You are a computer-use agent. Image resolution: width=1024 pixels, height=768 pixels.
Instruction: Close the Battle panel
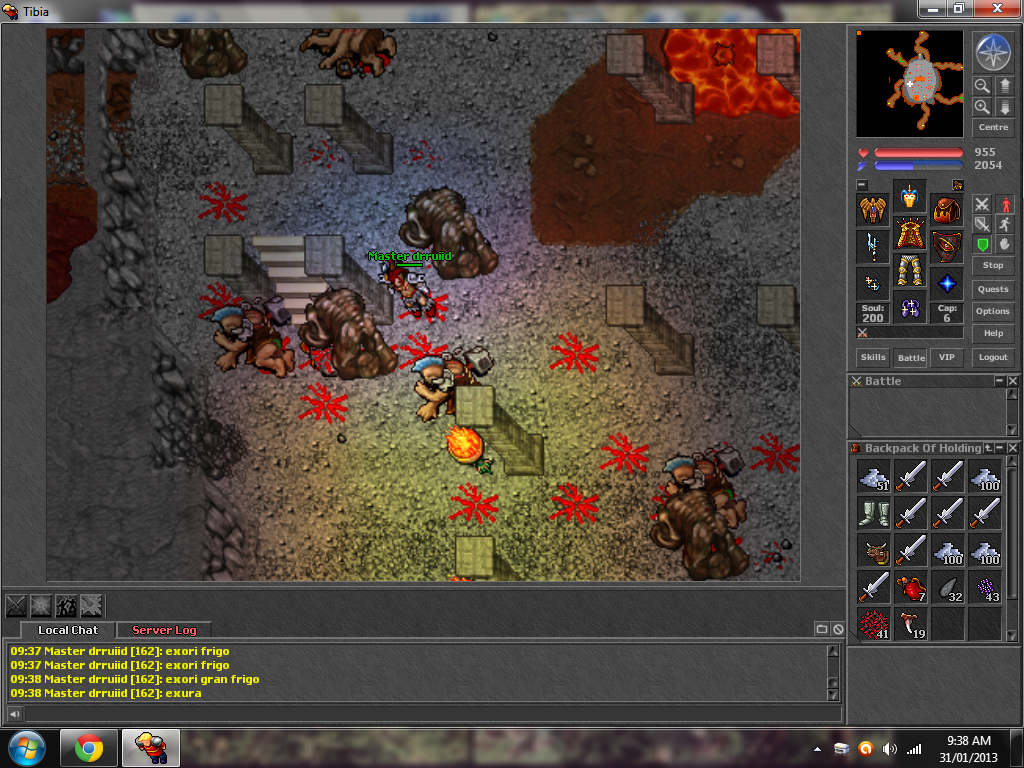tap(1012, 381)
